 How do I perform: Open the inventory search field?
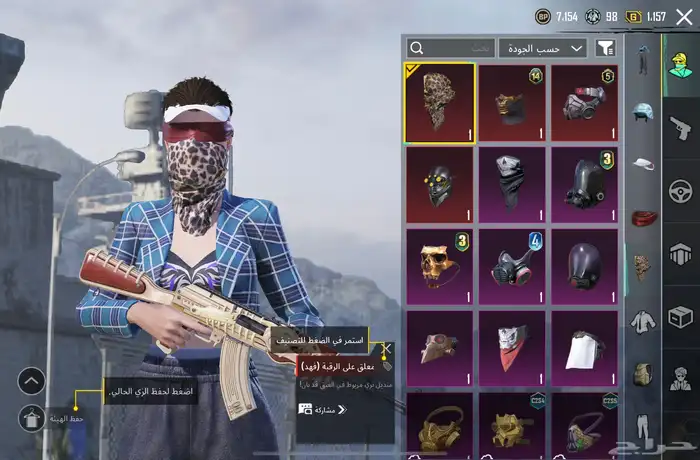tap(450, 48)
